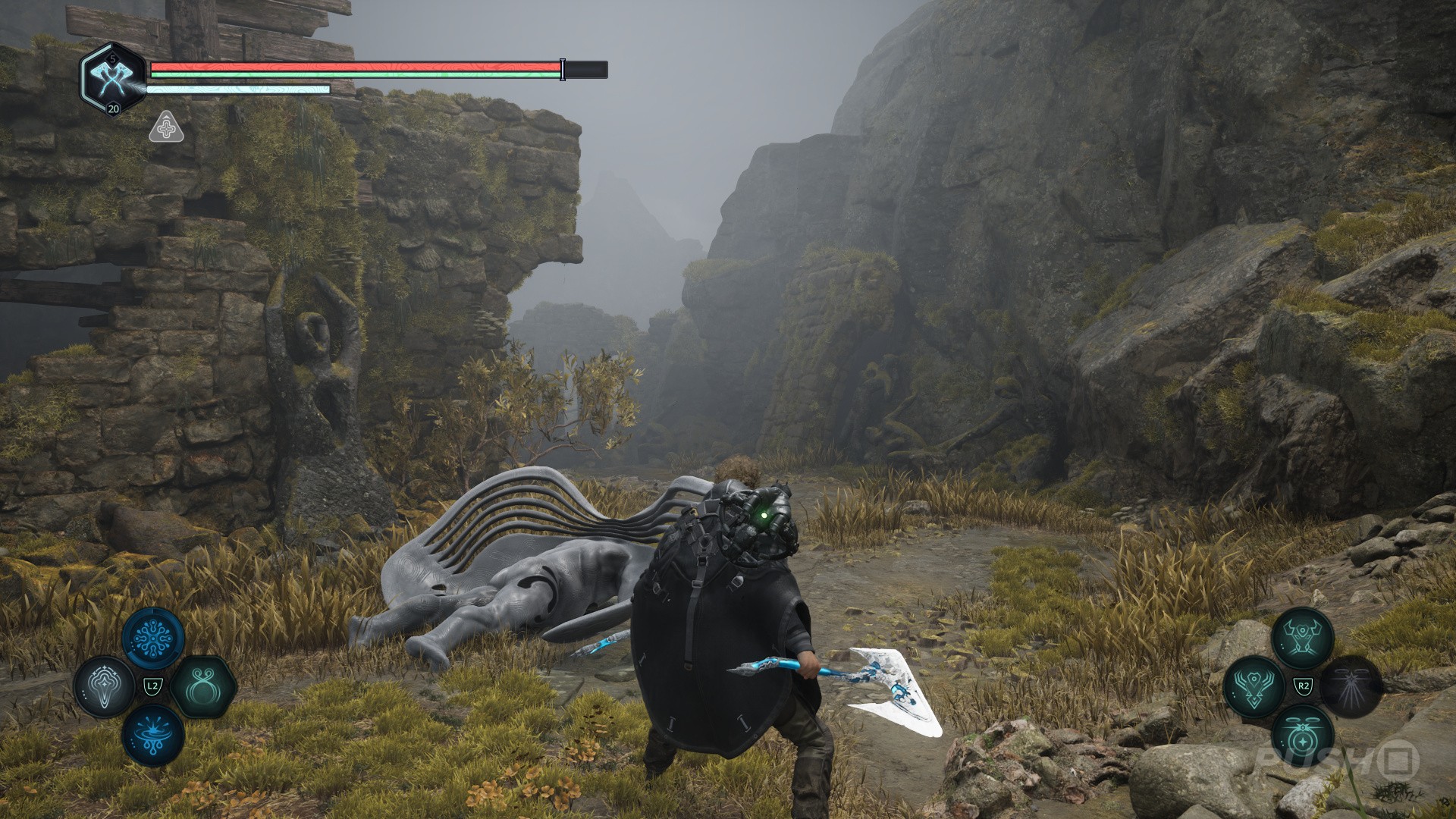The height and width of the screenshot is (819, 1456).
Task: Use the haloed circle star ability
Action: pyautogui.click(x=1303, y=735)
